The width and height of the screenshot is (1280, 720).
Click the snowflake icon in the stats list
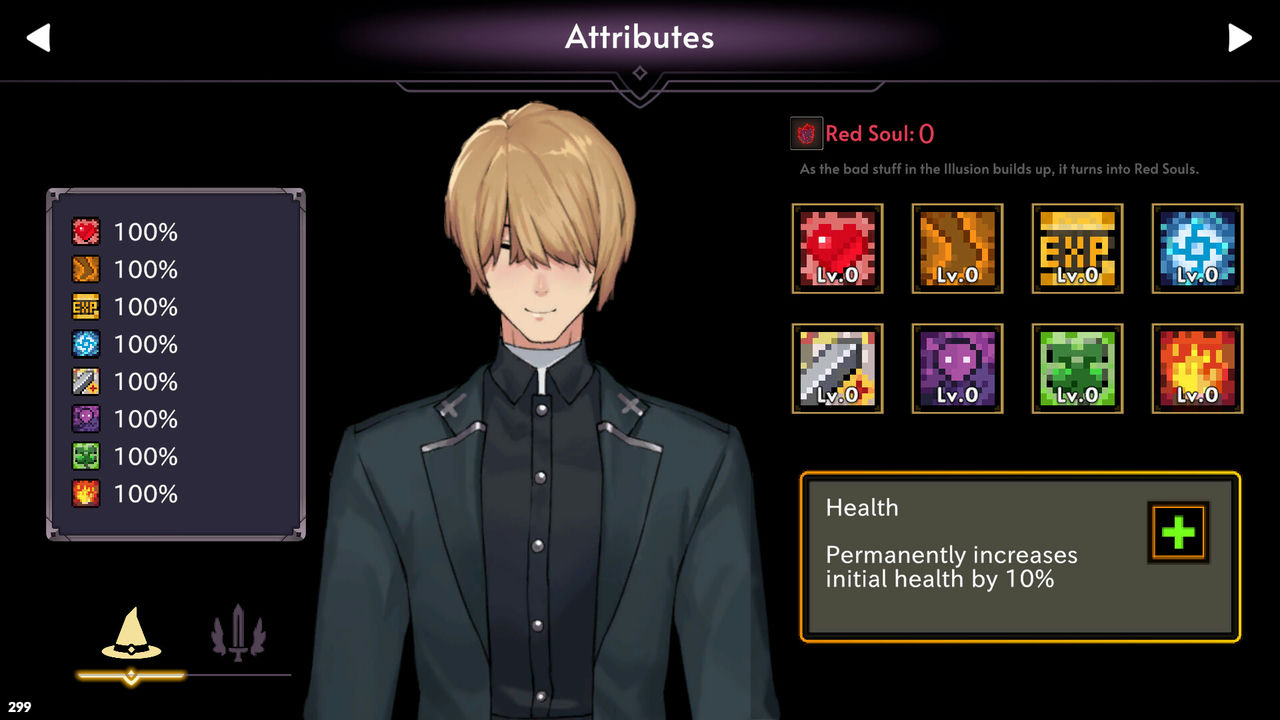coord(85,344)
